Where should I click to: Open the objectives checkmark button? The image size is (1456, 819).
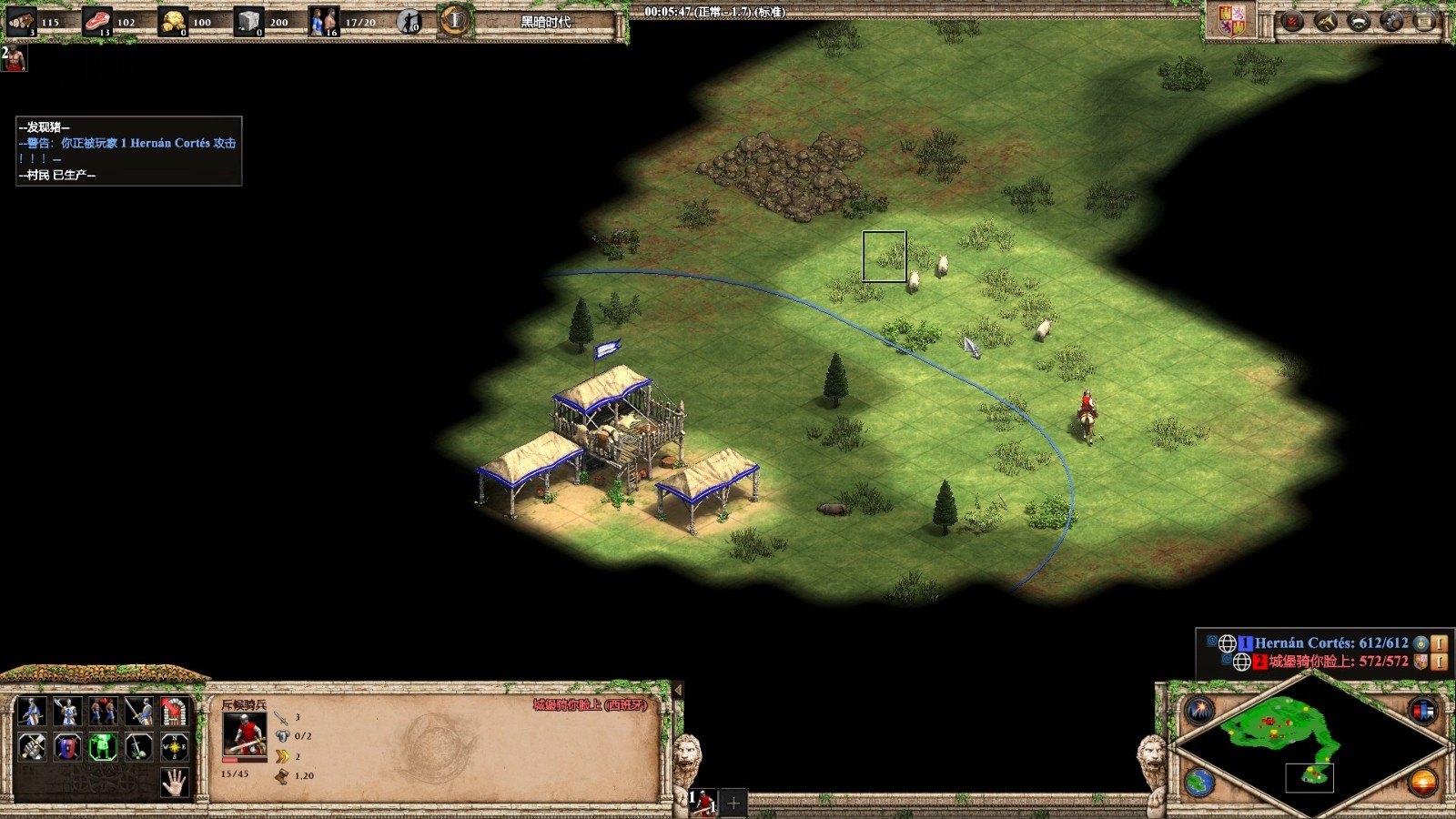tap(1292, 21)
